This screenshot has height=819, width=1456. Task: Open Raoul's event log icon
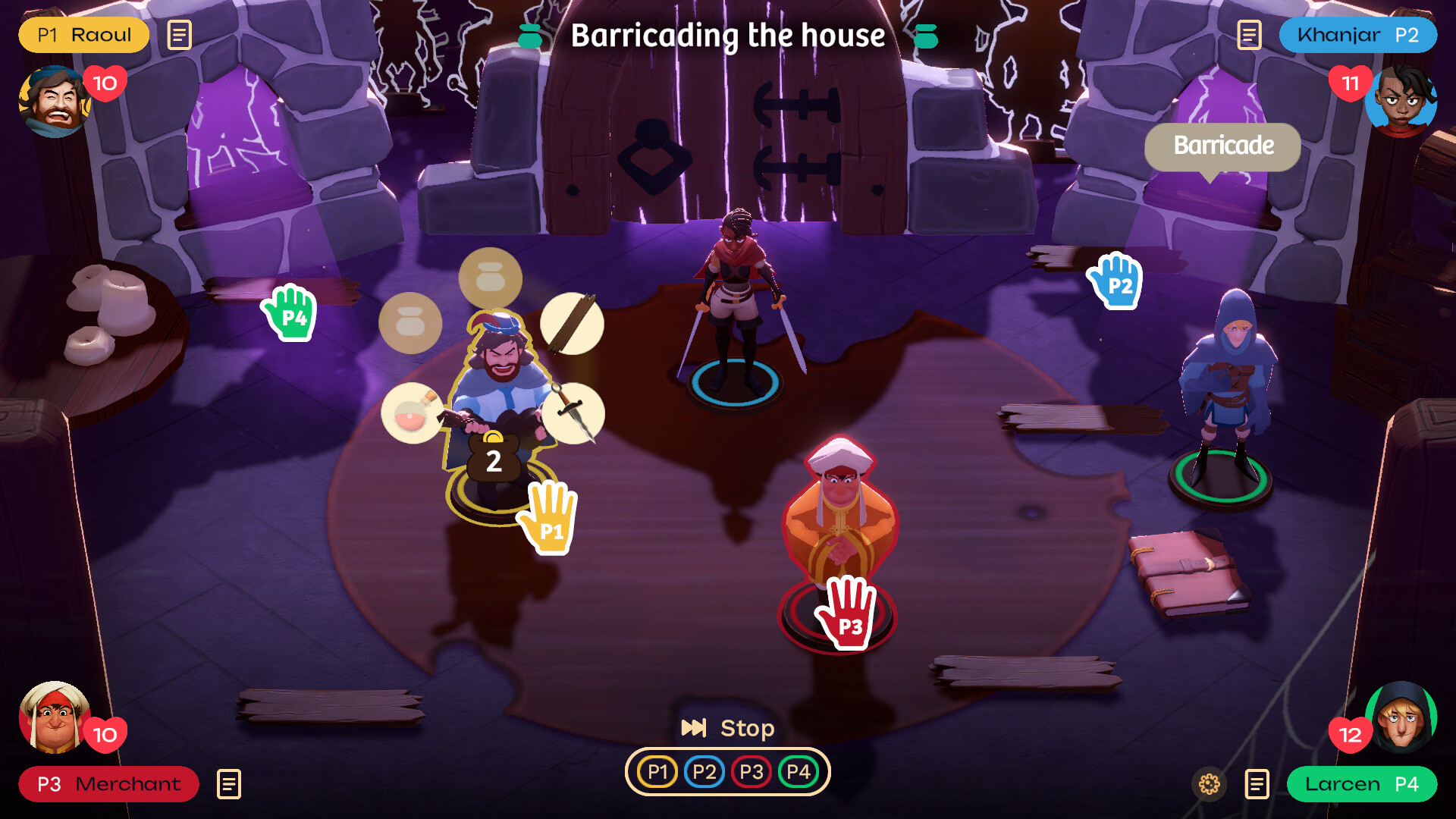click(179, 35)
